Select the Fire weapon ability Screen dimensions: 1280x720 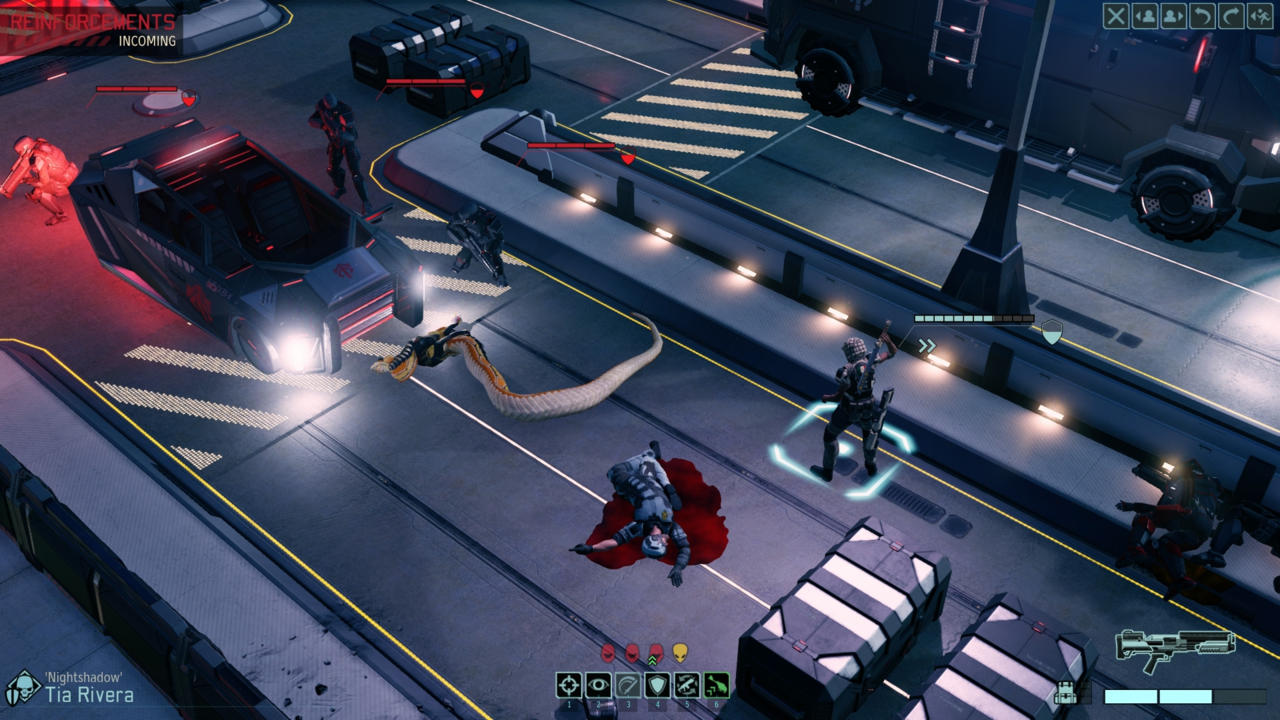point(568,686)
